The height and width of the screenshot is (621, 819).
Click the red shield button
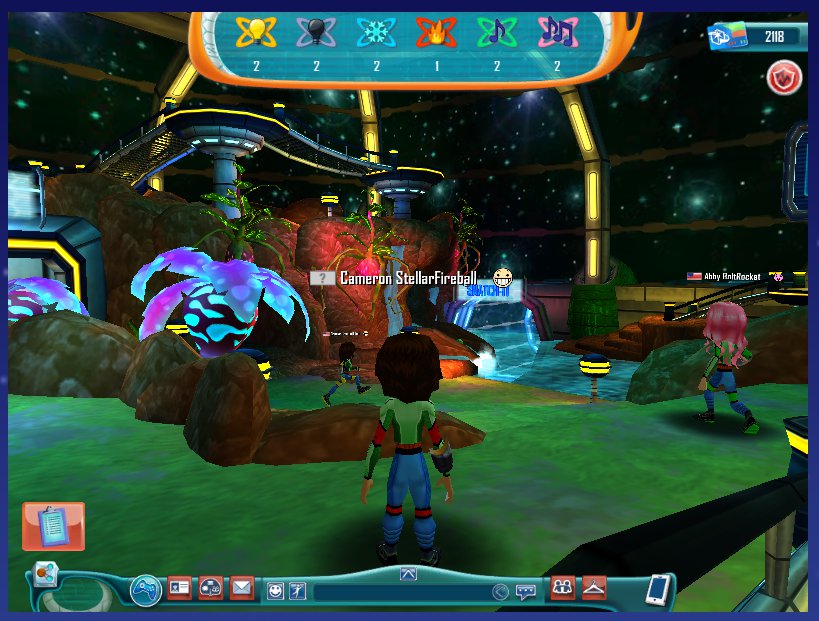tap(782, 77)
